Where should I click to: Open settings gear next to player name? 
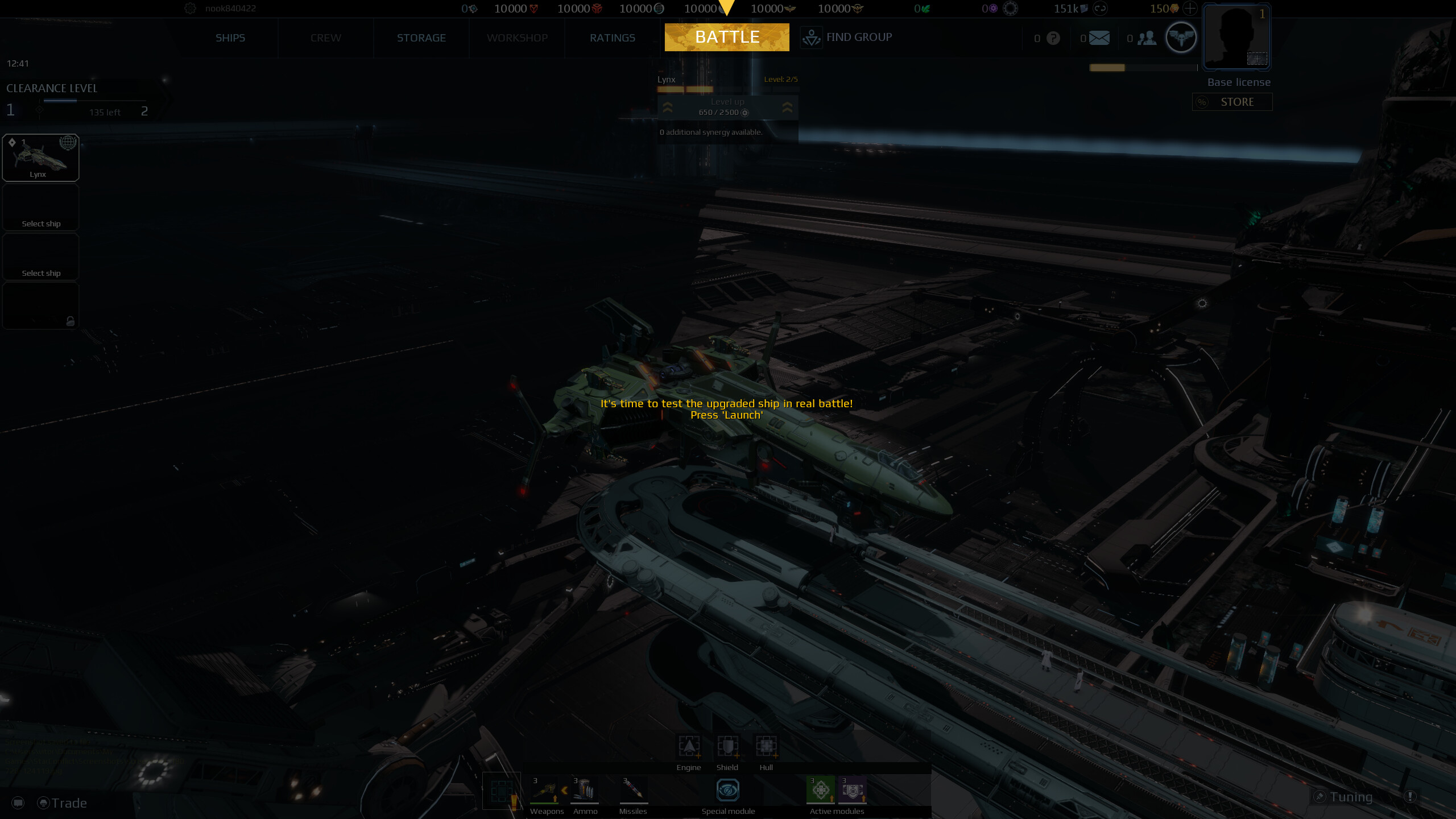tap(191, 9)
